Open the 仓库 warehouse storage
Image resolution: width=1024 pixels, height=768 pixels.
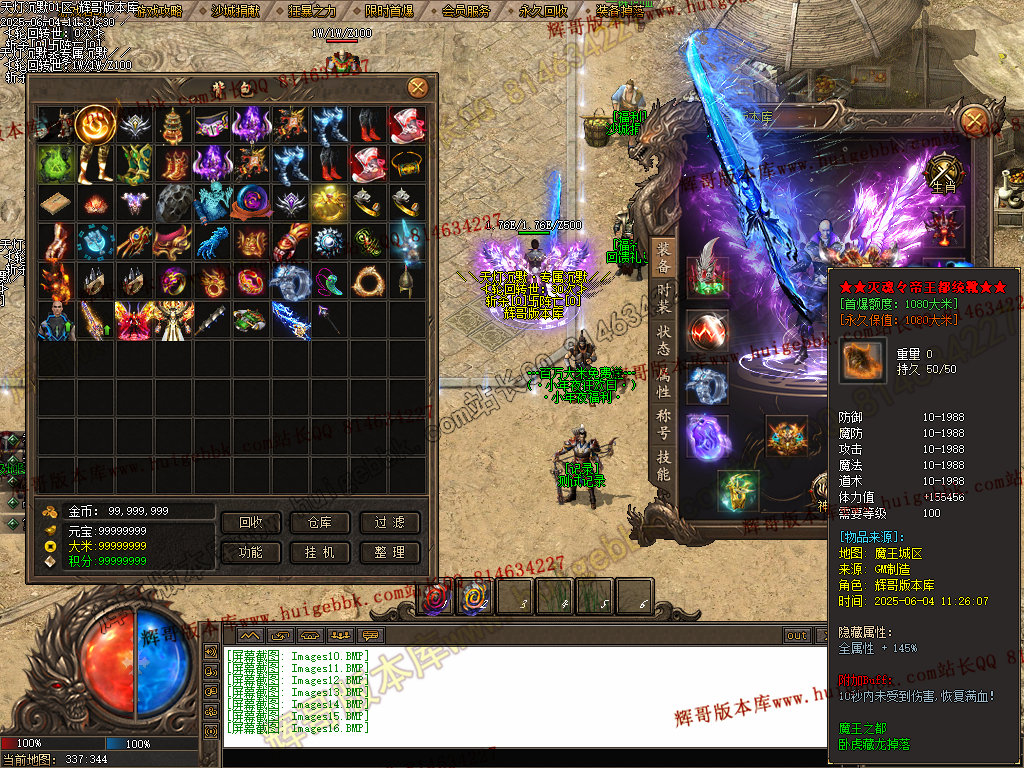pos(320,523)
